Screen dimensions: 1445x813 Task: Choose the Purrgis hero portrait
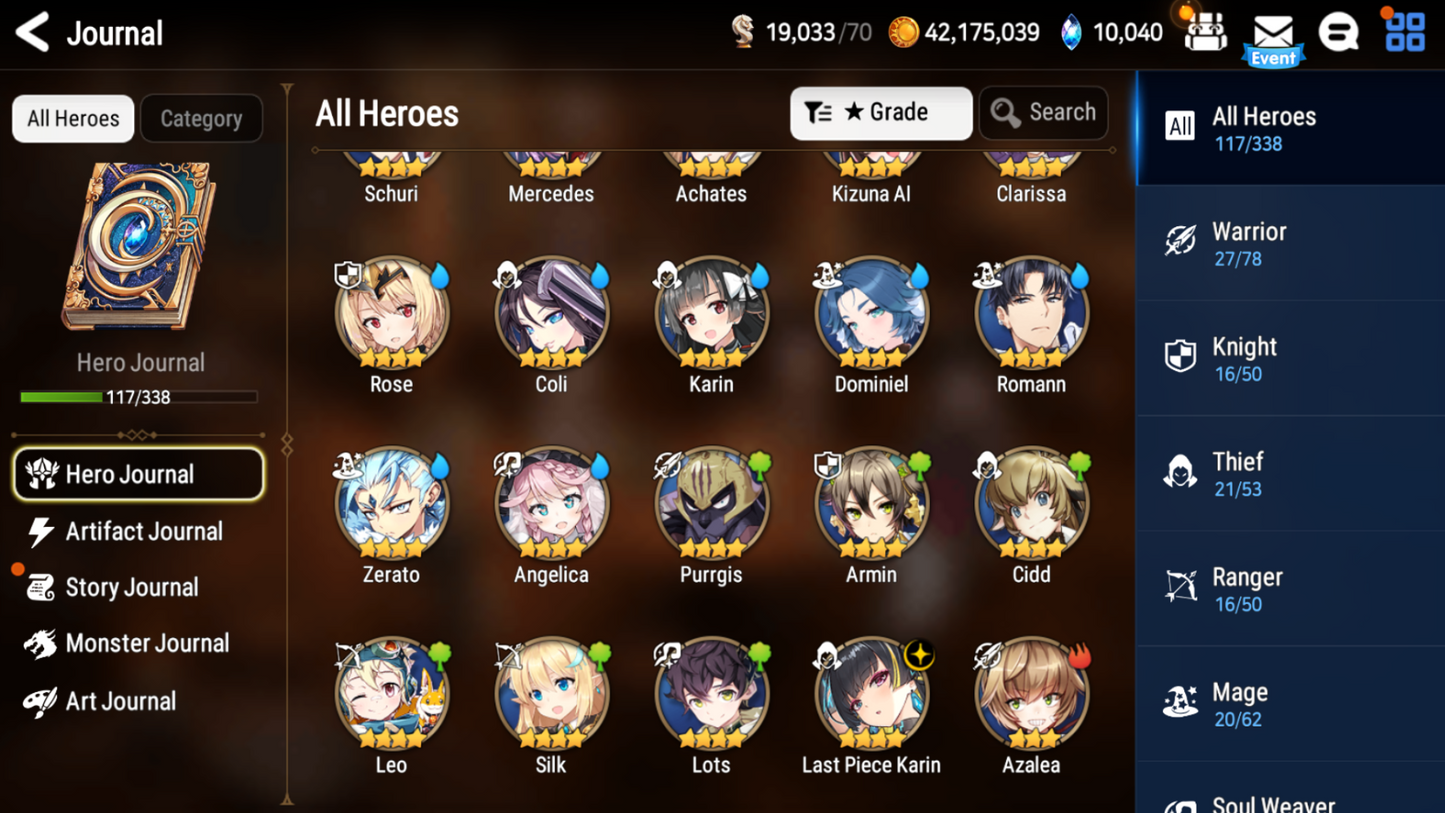click(711, 504)
